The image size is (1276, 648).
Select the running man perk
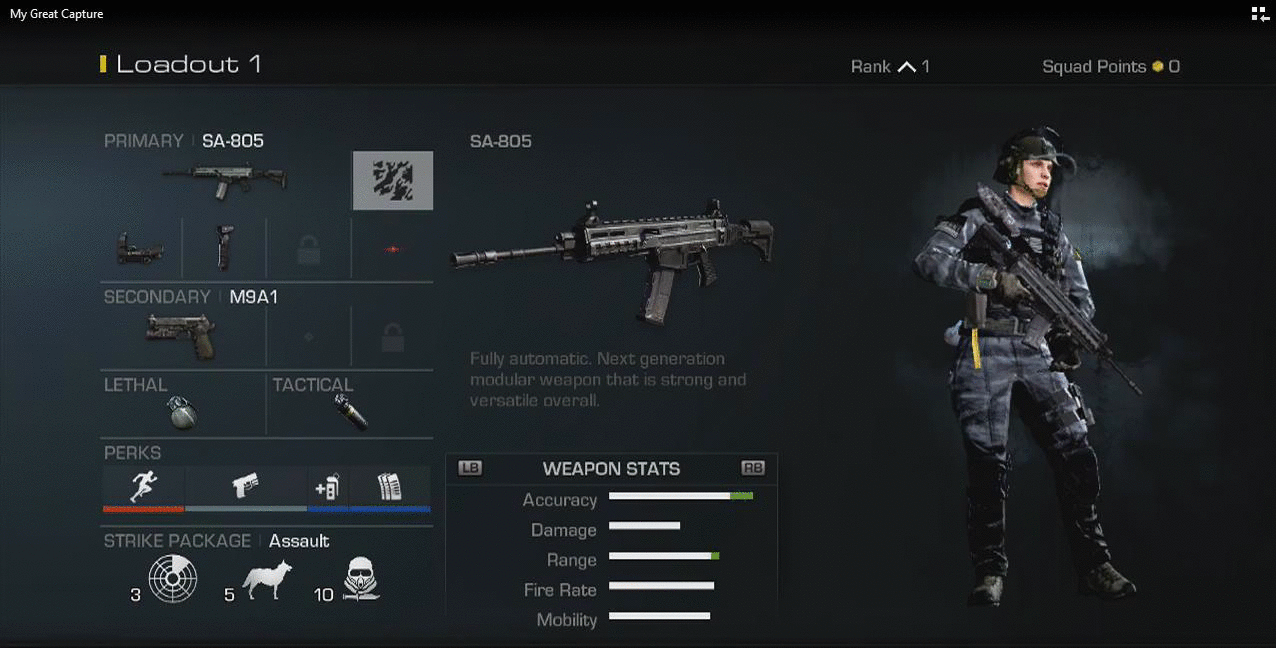pyautogui.click(x=144, y=487)
